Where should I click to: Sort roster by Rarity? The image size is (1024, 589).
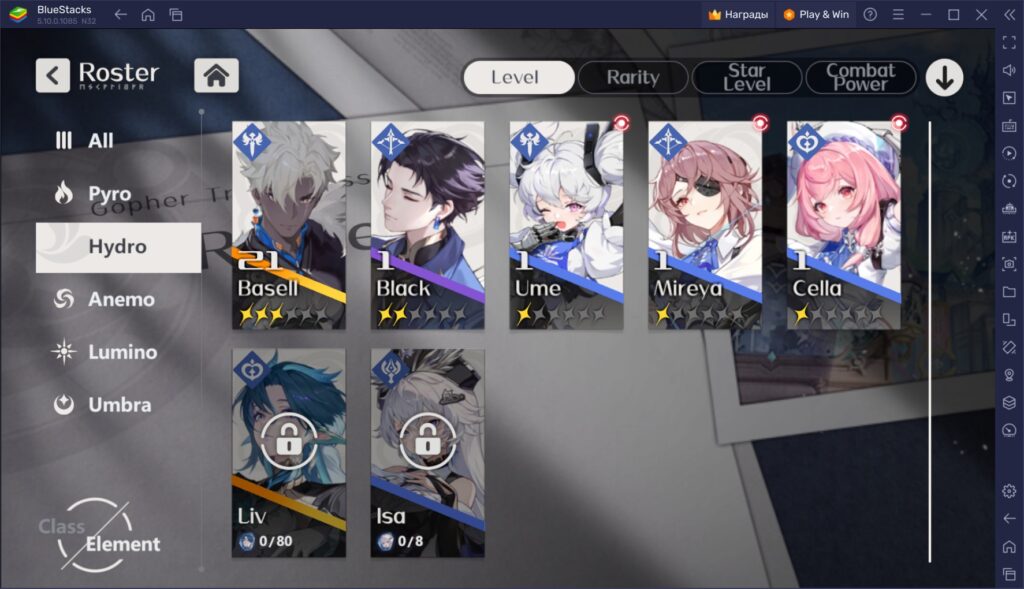tap(633, 77)
